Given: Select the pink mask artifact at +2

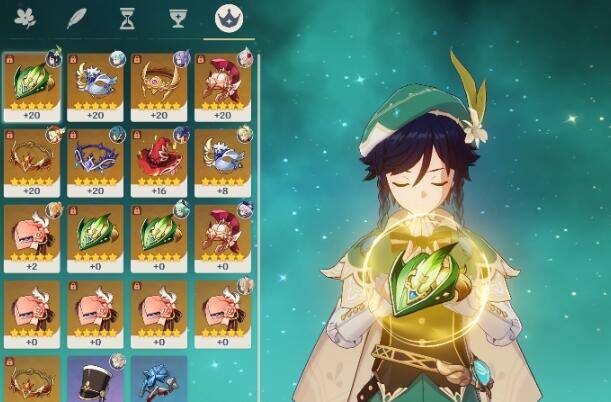Looking at the screenshot, I should click(x=32, y=236).
